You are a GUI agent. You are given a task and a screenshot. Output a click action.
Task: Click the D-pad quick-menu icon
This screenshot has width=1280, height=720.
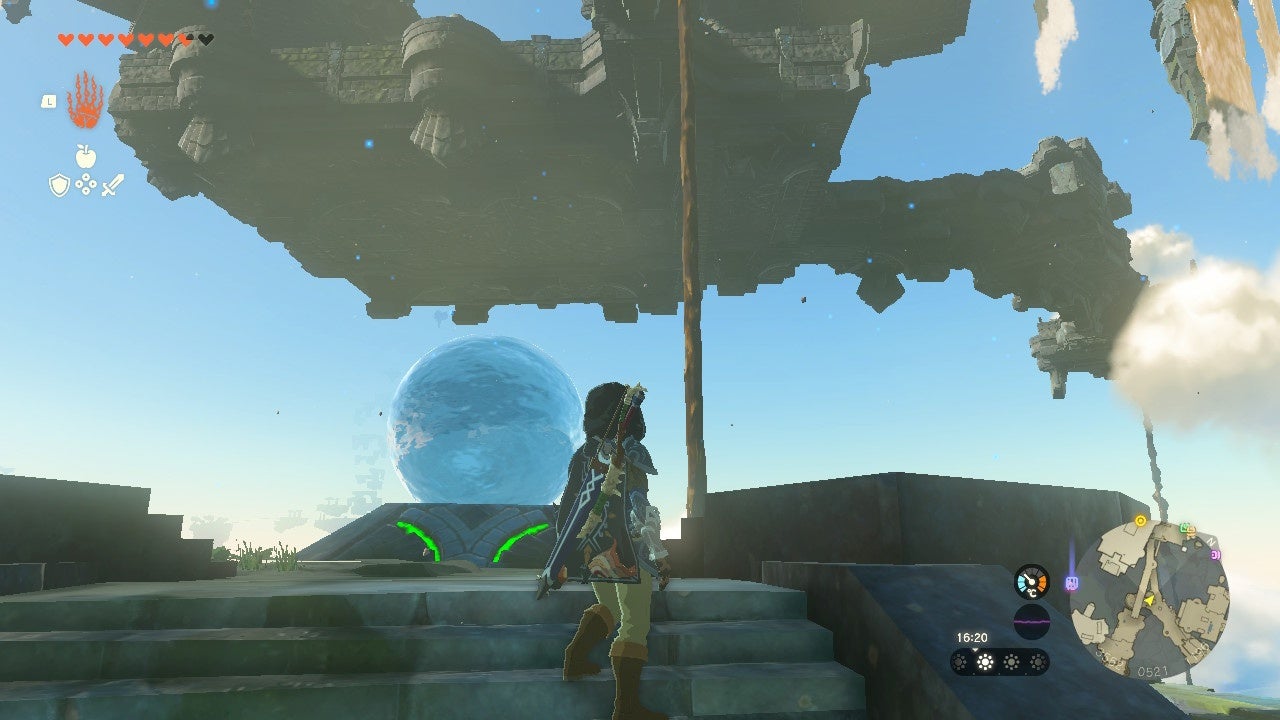[87, 183]
